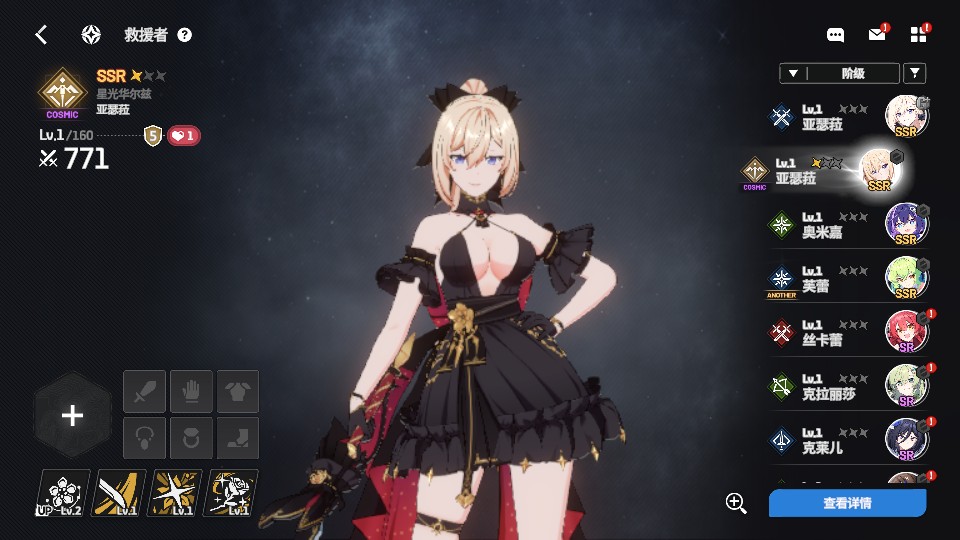Image resolution: width=960 pixels, height=540 pixels.
Task: Go back using the arrow button
Action: point(41,35)
